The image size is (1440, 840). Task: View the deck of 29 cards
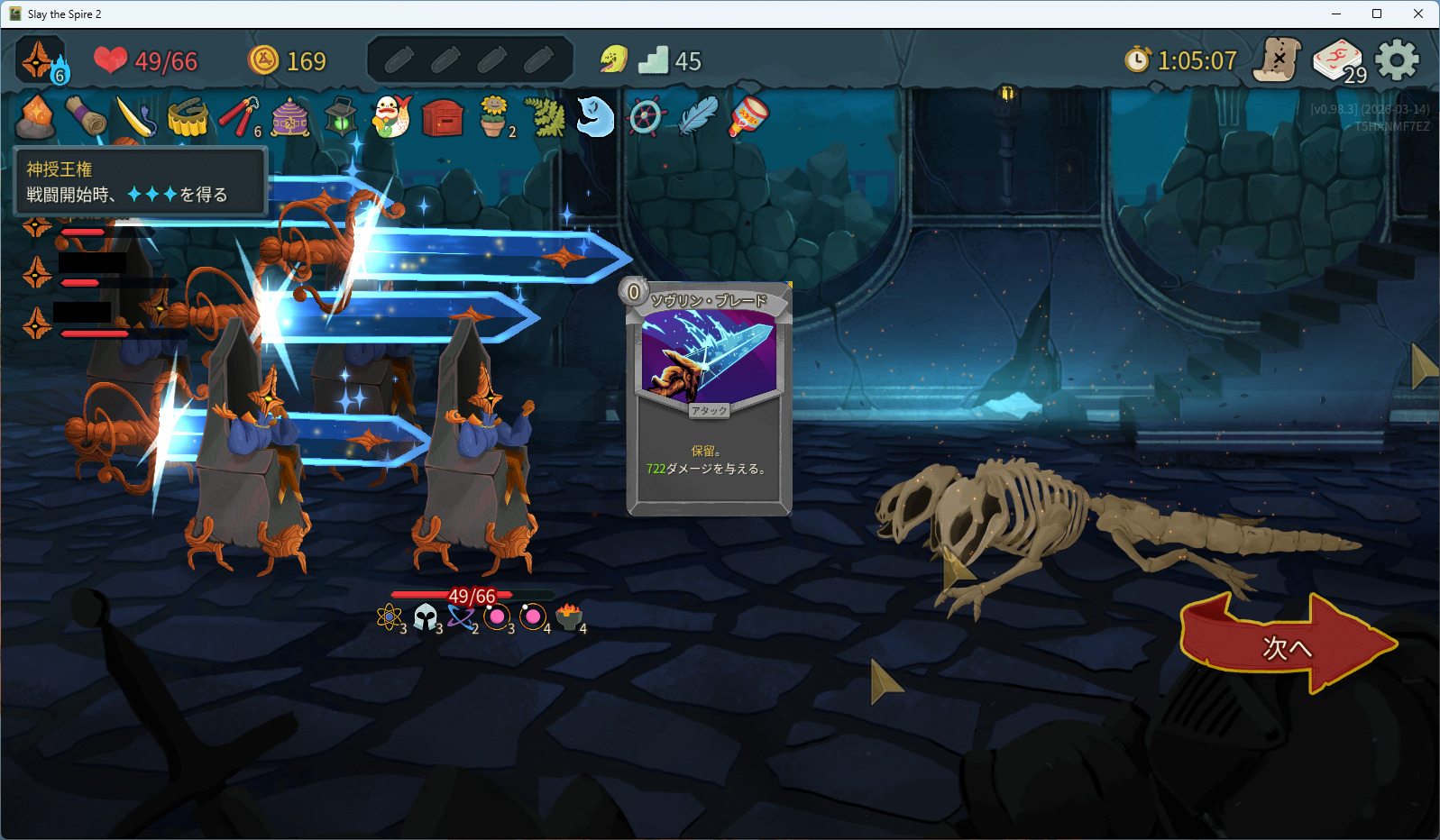(x=1338, y=61)
